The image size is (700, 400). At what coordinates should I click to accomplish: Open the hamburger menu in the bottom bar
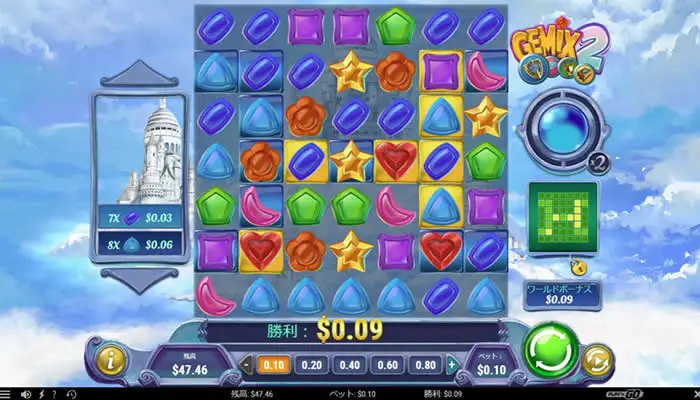tap(7, 393)
